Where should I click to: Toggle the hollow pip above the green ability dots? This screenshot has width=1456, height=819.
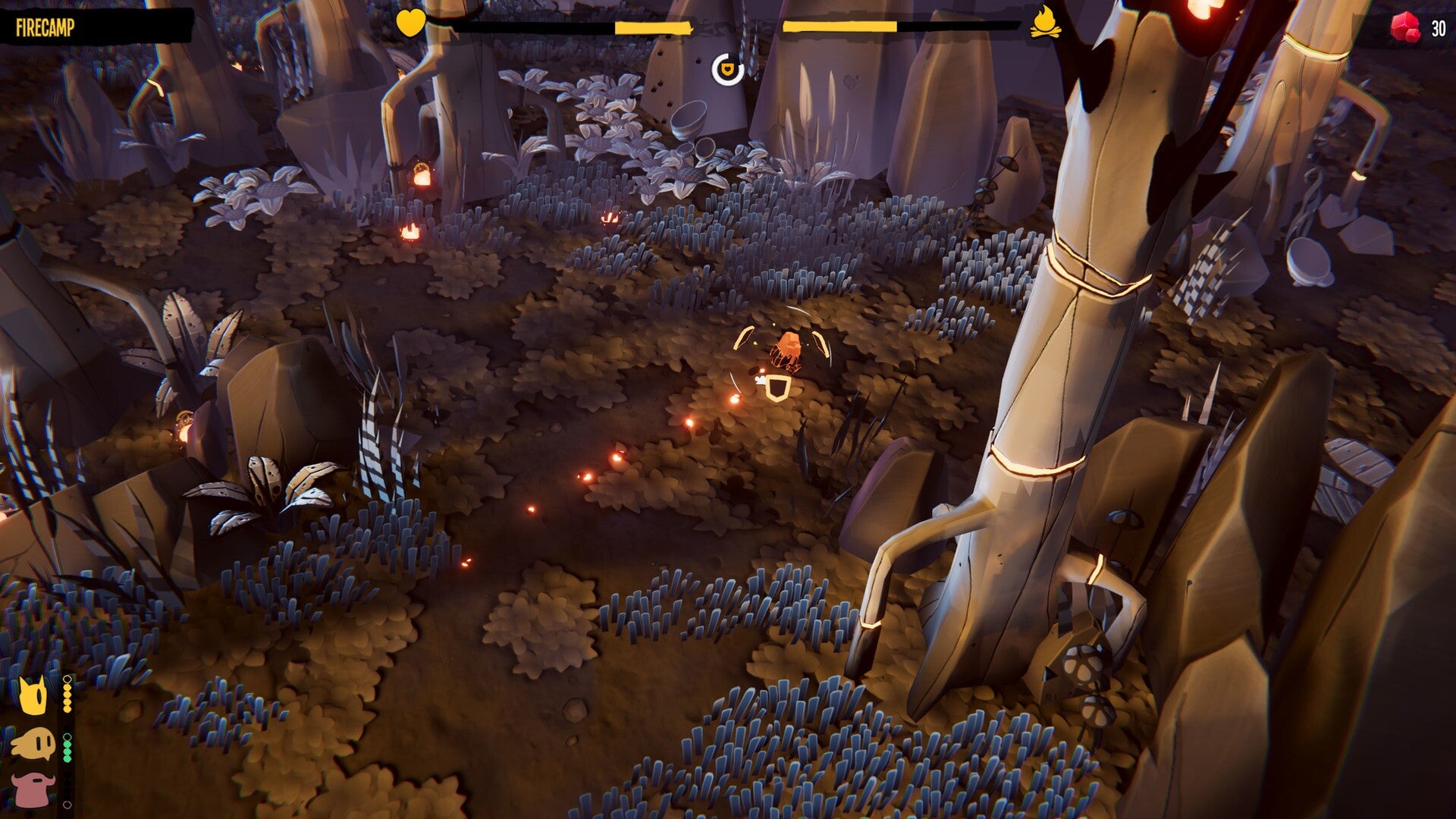coord(67,736)
